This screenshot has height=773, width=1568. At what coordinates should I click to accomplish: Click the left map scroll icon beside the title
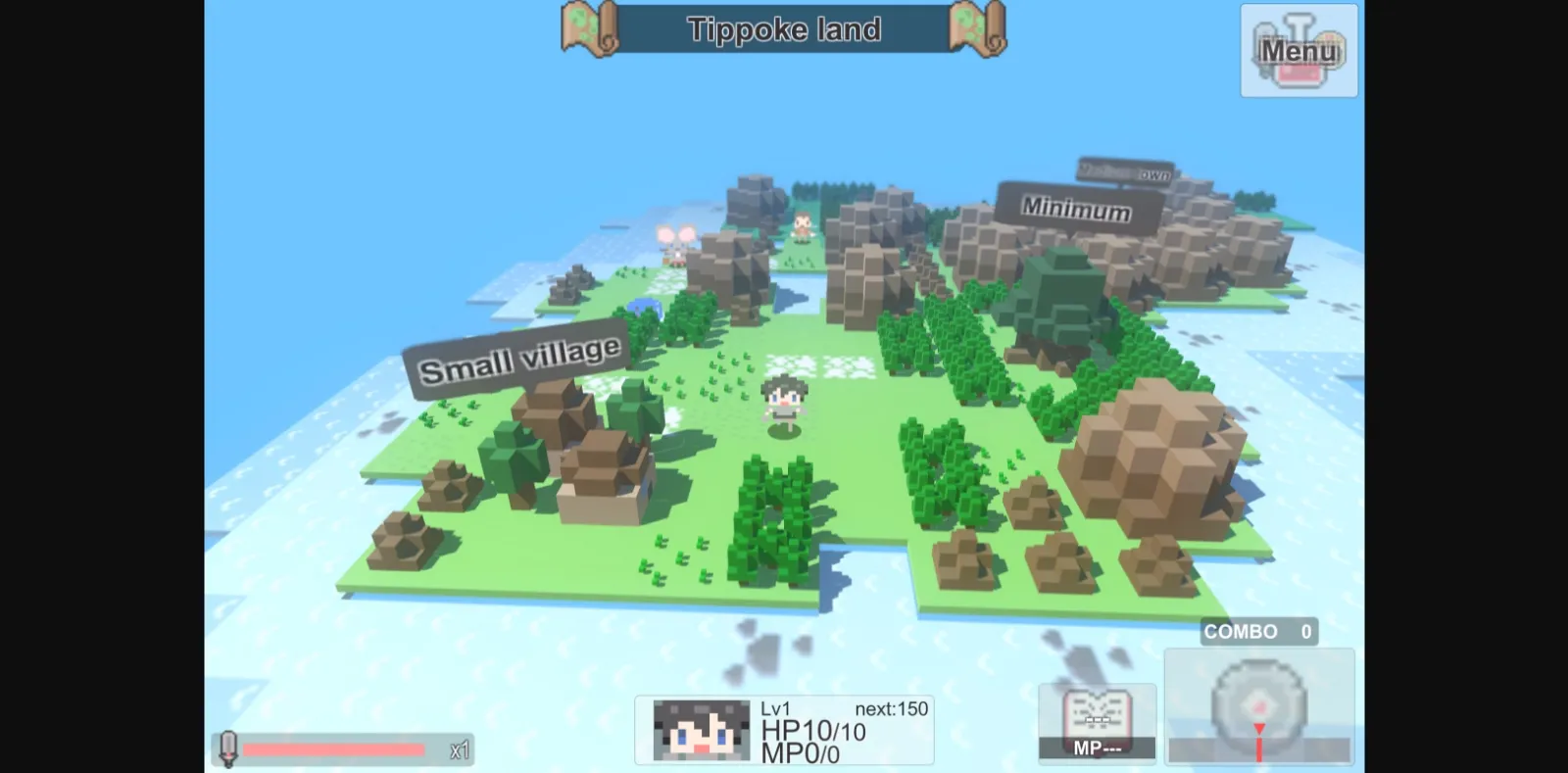(x=588, y=29)
